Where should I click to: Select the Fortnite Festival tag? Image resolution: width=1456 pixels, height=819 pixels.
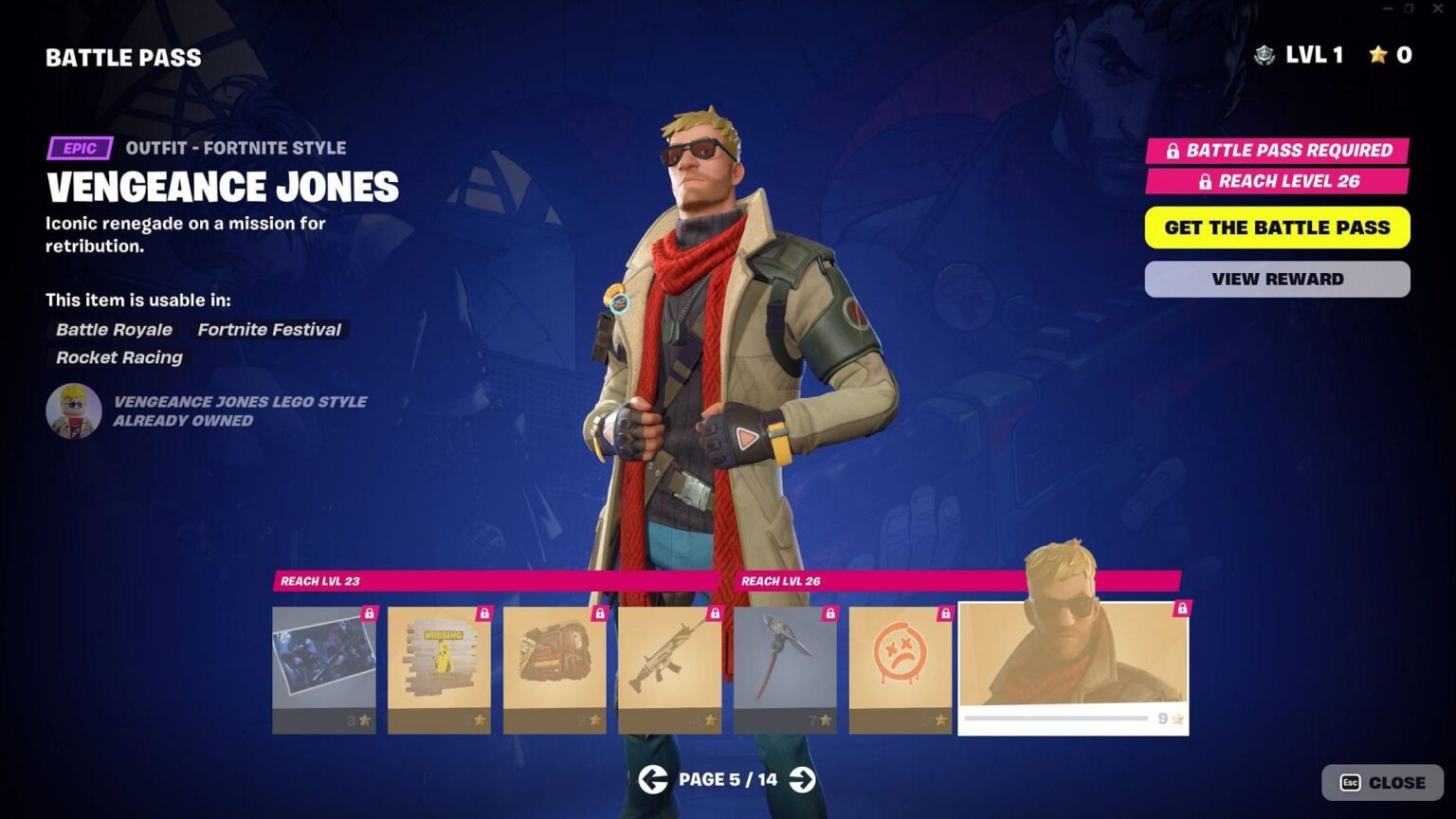point(268,330)
